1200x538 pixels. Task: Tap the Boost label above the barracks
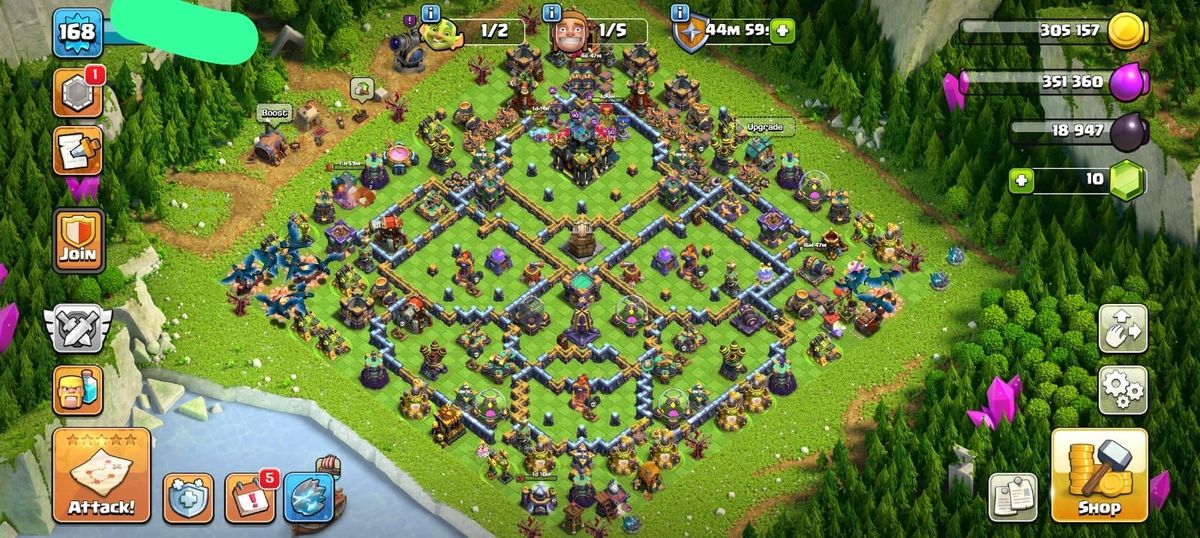pyautogui.click(x=274, y=113)
